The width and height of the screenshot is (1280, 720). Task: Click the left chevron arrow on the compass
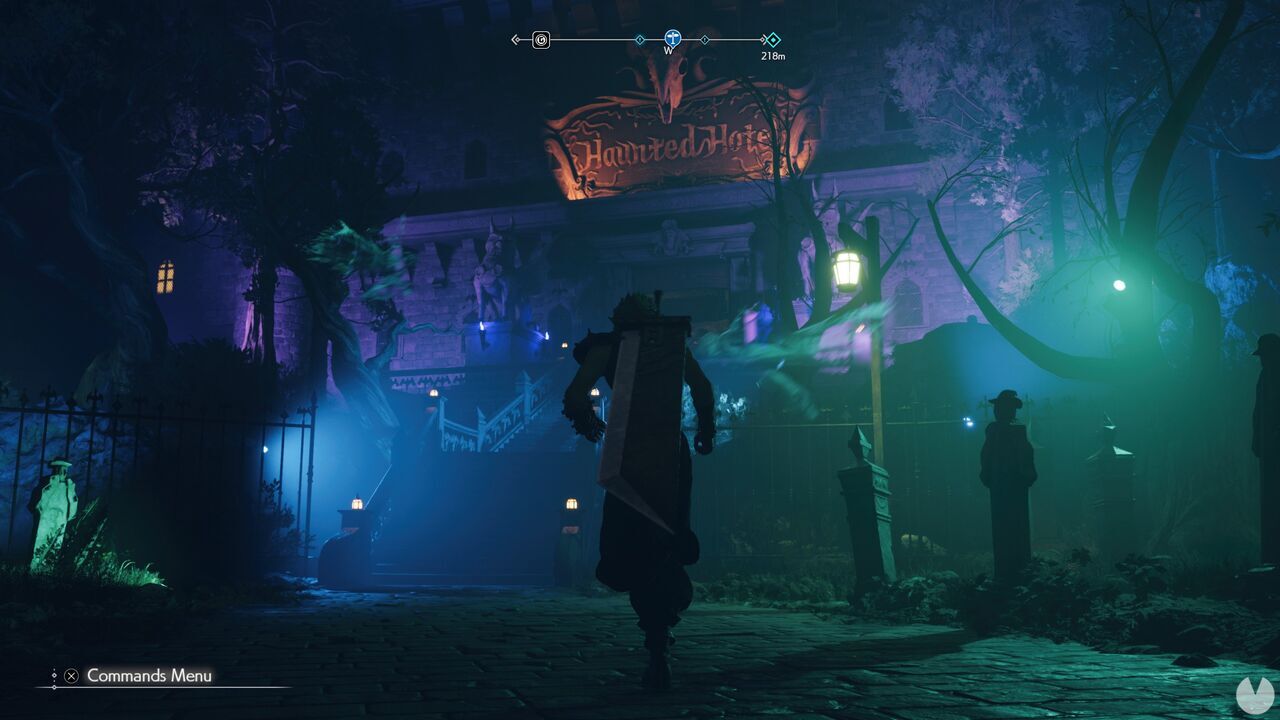point(515,40)
